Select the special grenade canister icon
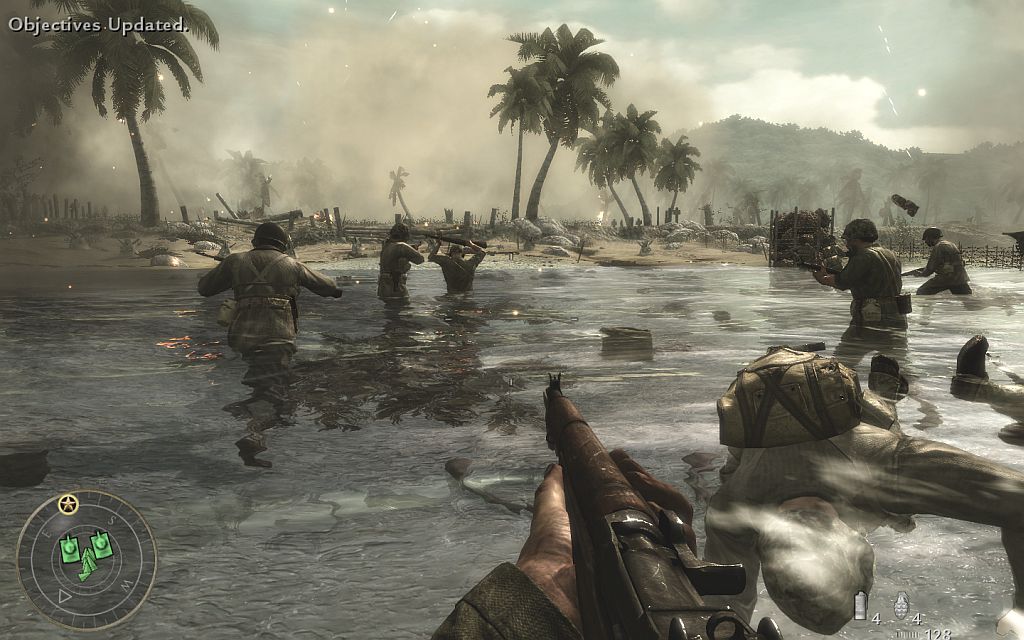1024x640 pixels. (x=860, y=606)
